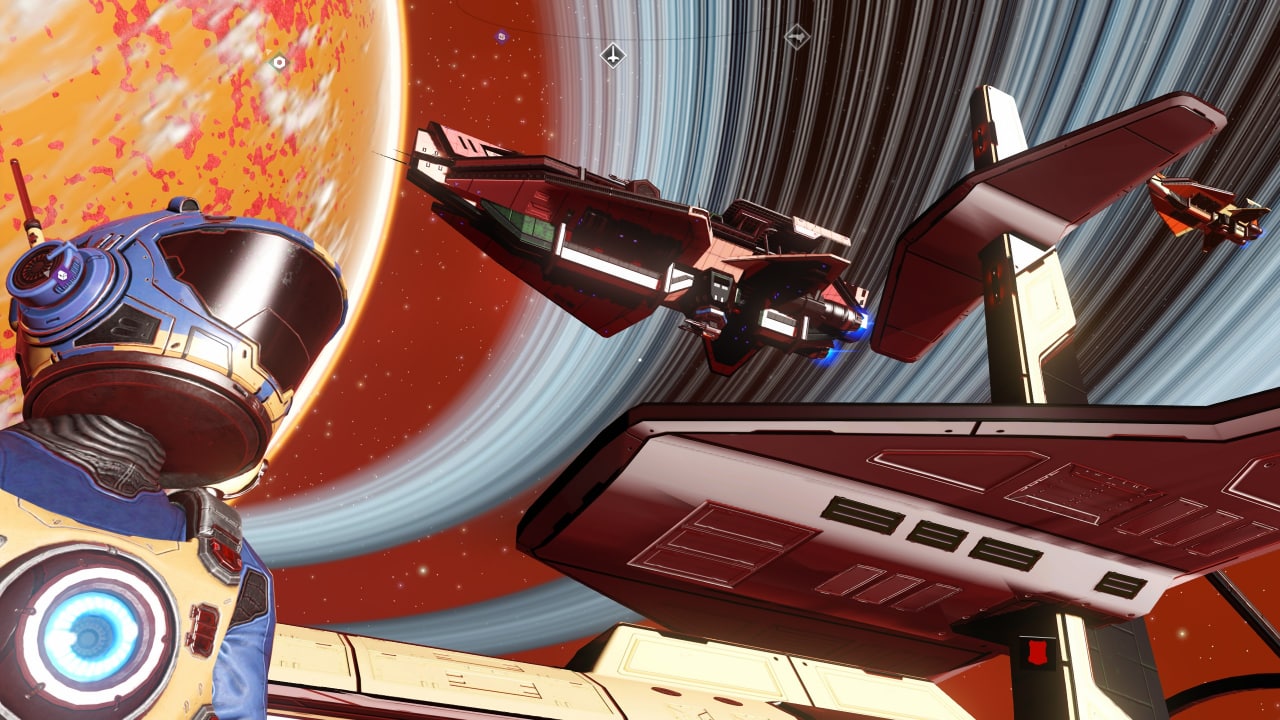
Task: Select the starship marker diamond icon
Action: (x=612, y=55)
